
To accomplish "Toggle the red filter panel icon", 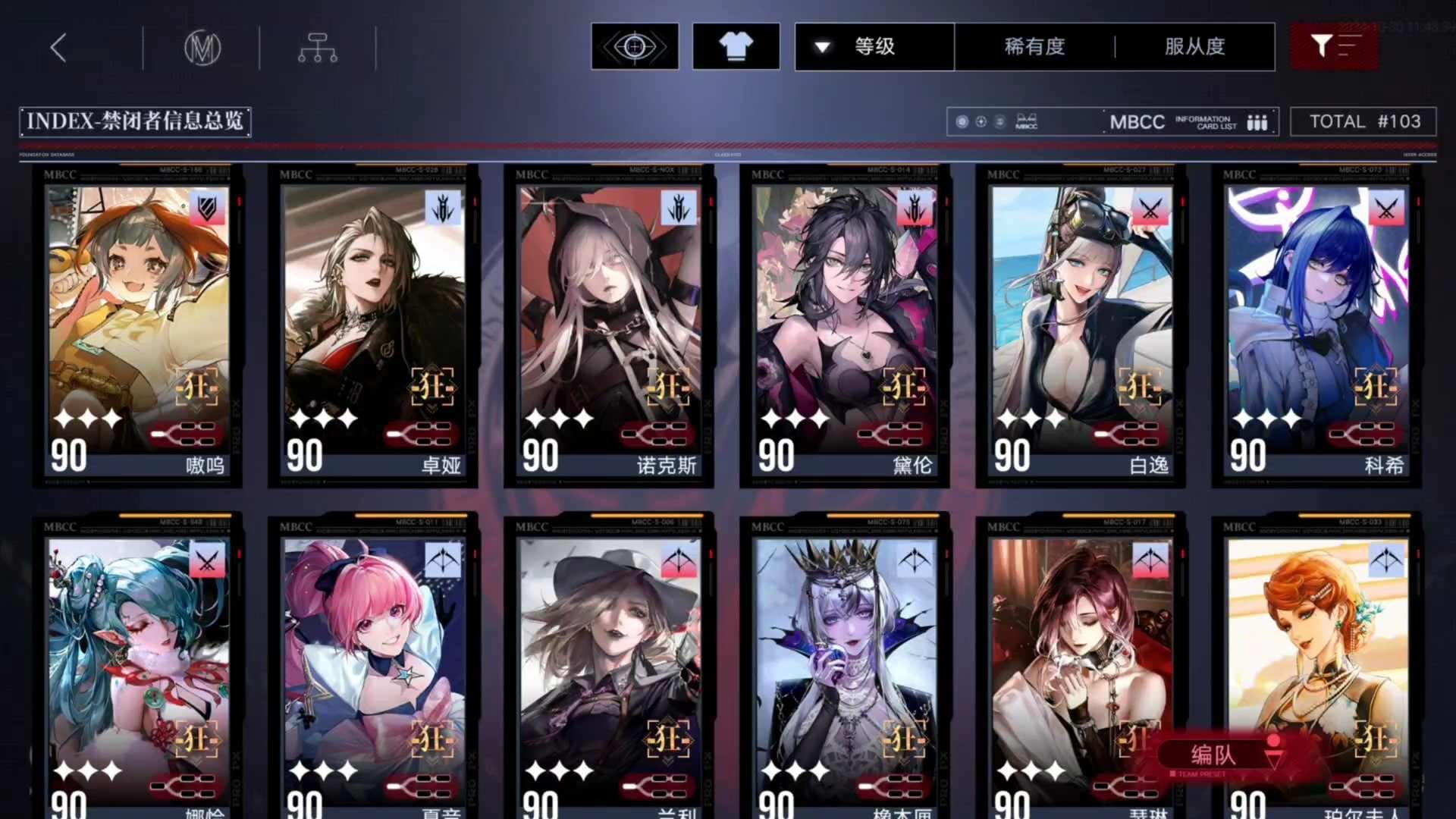I will click(x=1334, y=45).
